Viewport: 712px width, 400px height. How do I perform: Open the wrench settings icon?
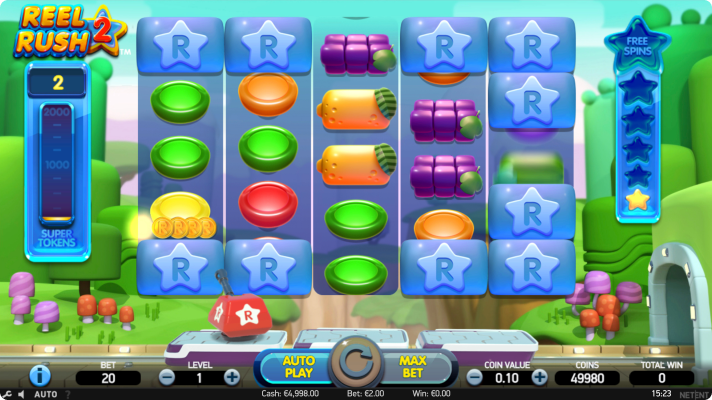point(8,394)
